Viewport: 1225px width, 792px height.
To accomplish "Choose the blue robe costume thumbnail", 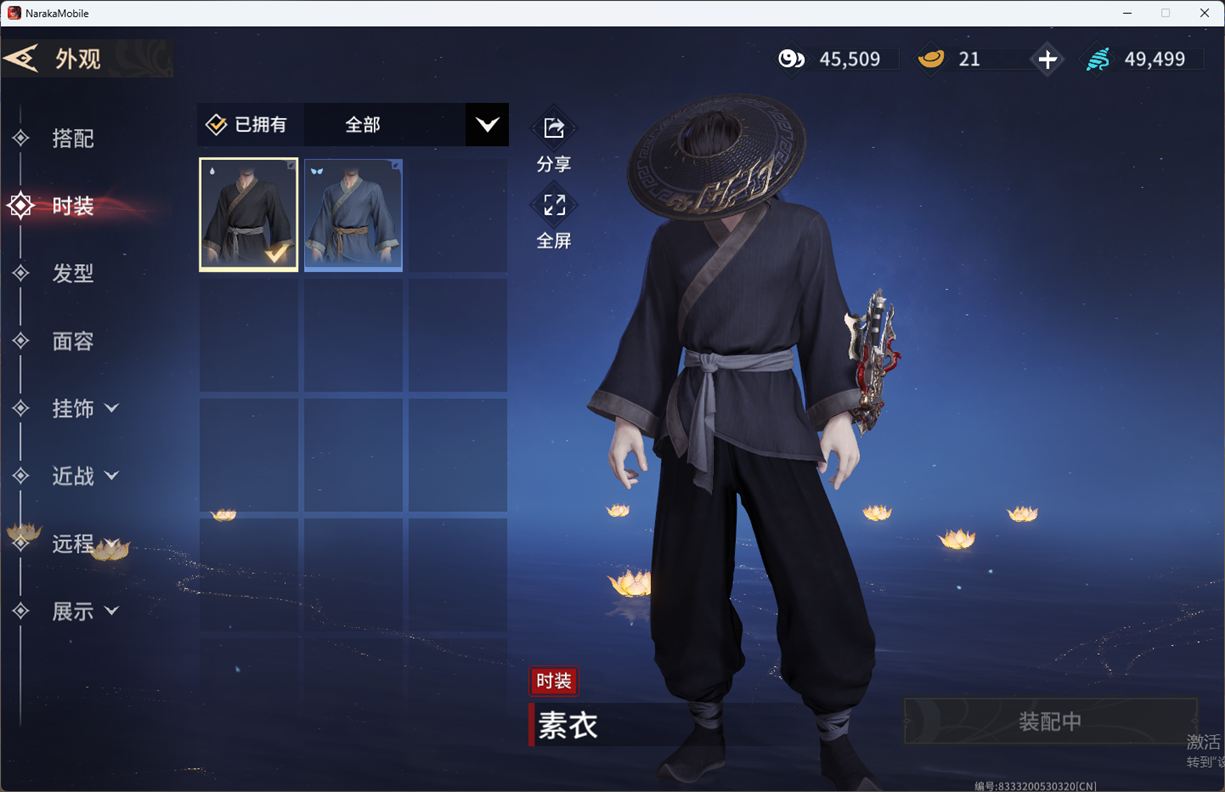I will click(x=353, y=214).
